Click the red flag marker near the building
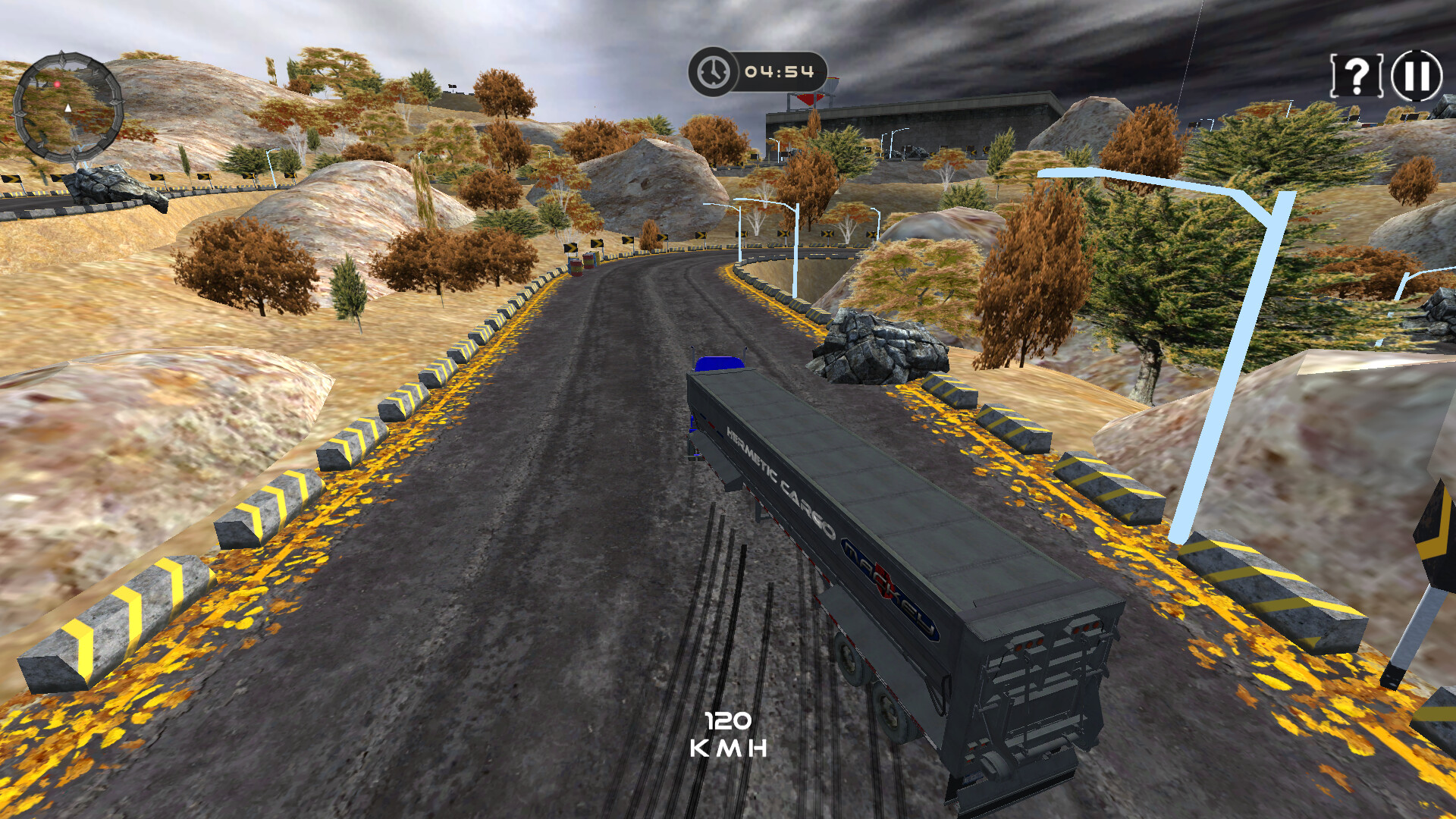The width and height of the screenshot is (1456, 819). pos(808,99)
